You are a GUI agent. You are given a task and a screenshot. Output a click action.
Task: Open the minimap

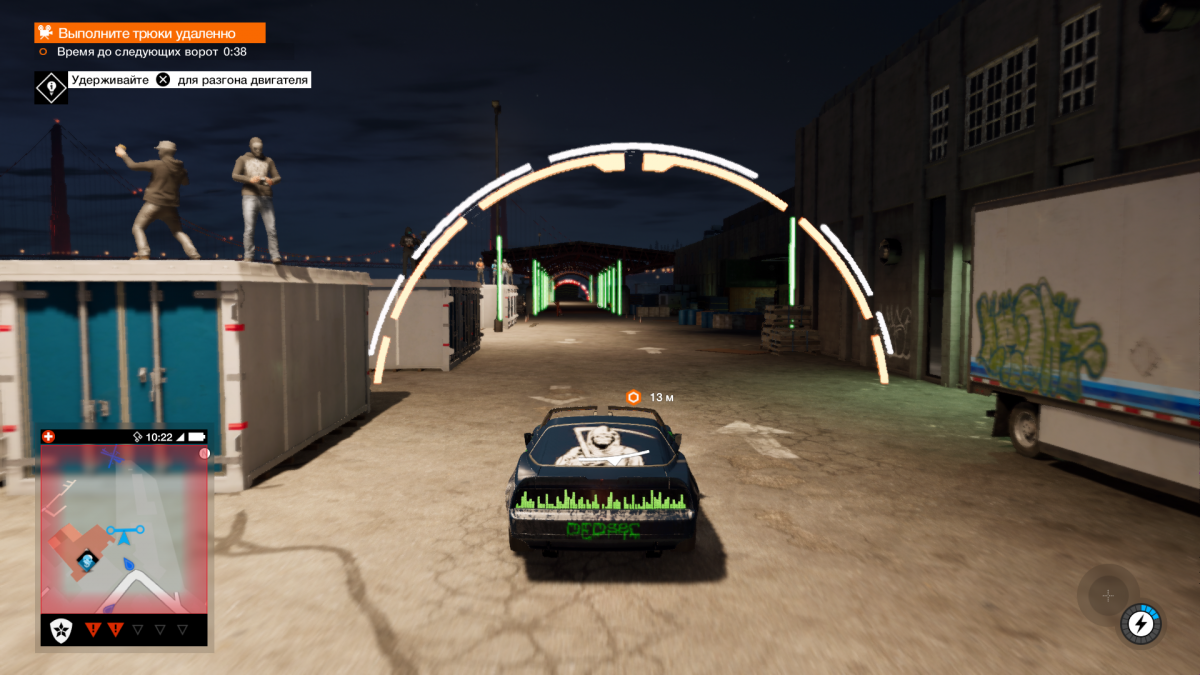(124, 530)
